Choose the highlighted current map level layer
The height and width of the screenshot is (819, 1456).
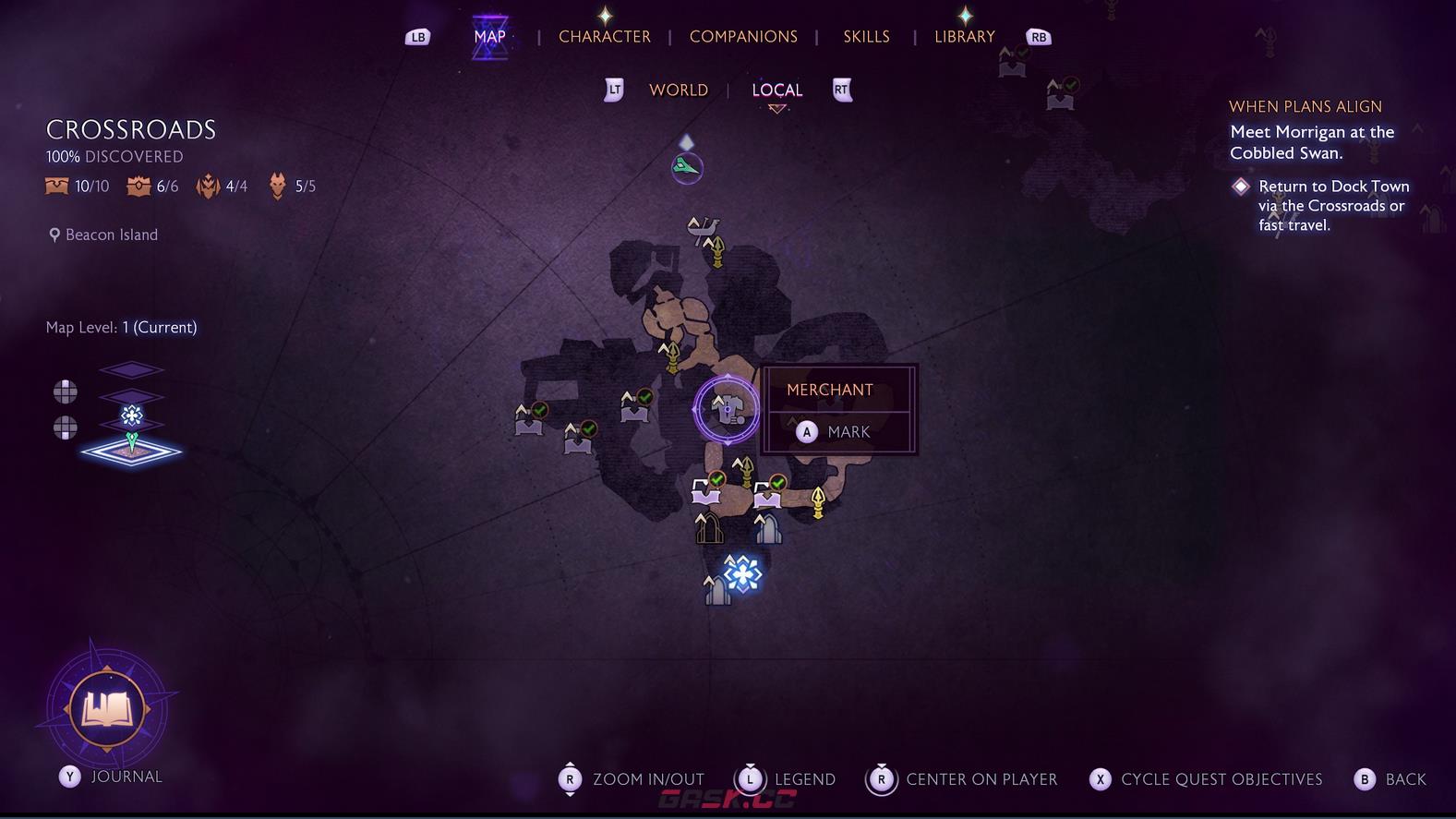tap(131, 452)
